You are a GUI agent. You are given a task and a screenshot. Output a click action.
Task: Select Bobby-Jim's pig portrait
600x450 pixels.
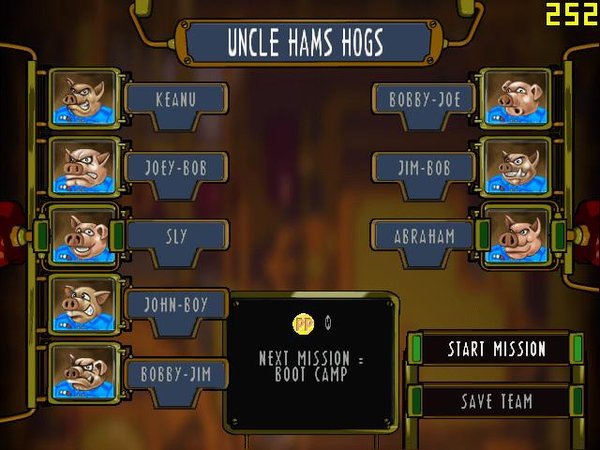84,372
